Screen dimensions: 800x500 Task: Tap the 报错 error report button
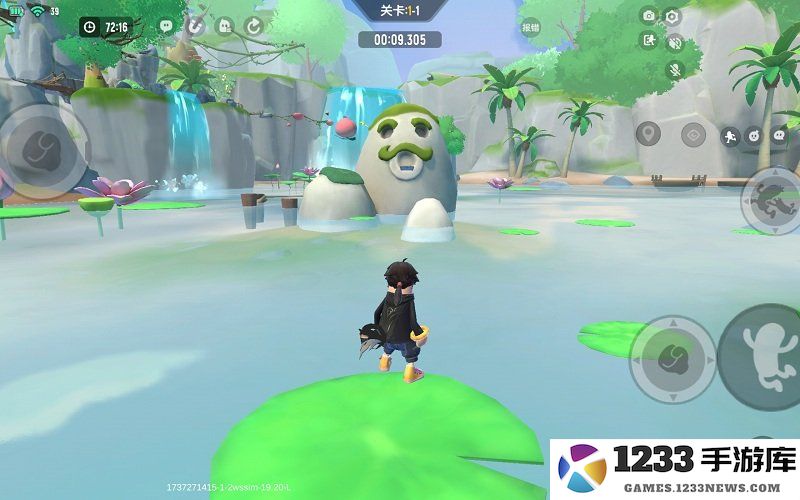click(x=530, y=28)
